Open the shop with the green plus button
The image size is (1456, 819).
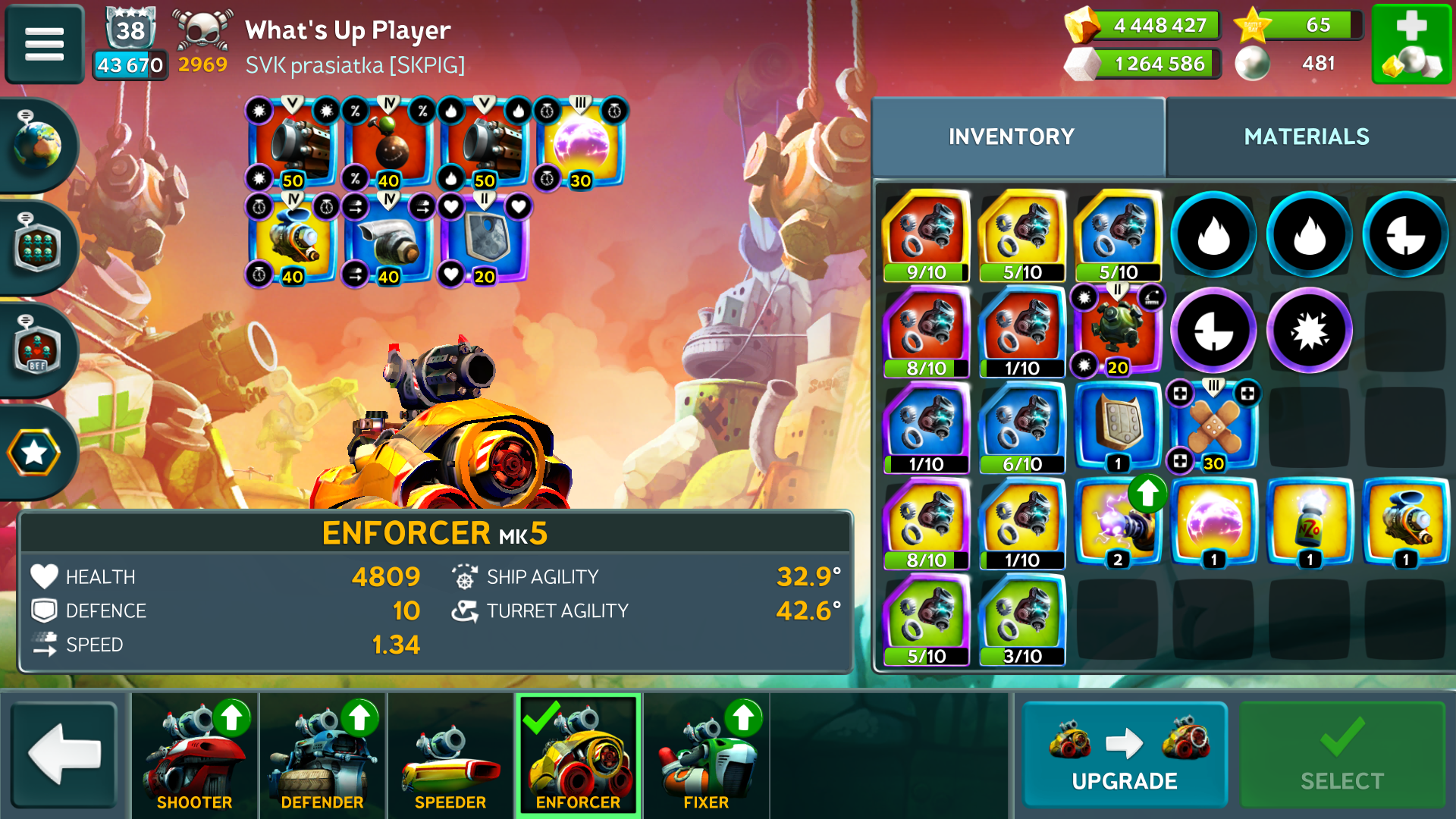pos(1411,44)
